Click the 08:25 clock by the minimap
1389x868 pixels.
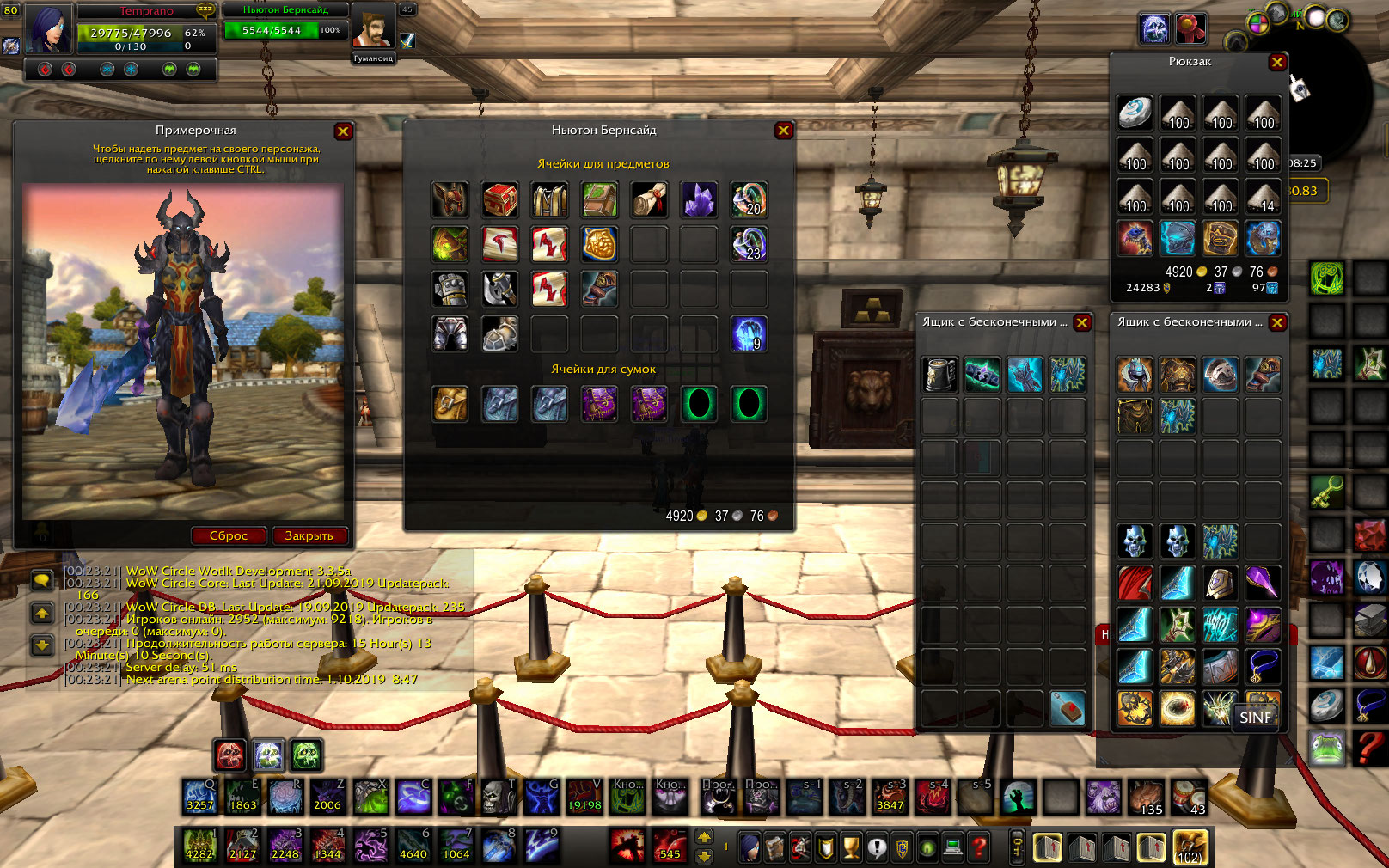[1302, 163]
